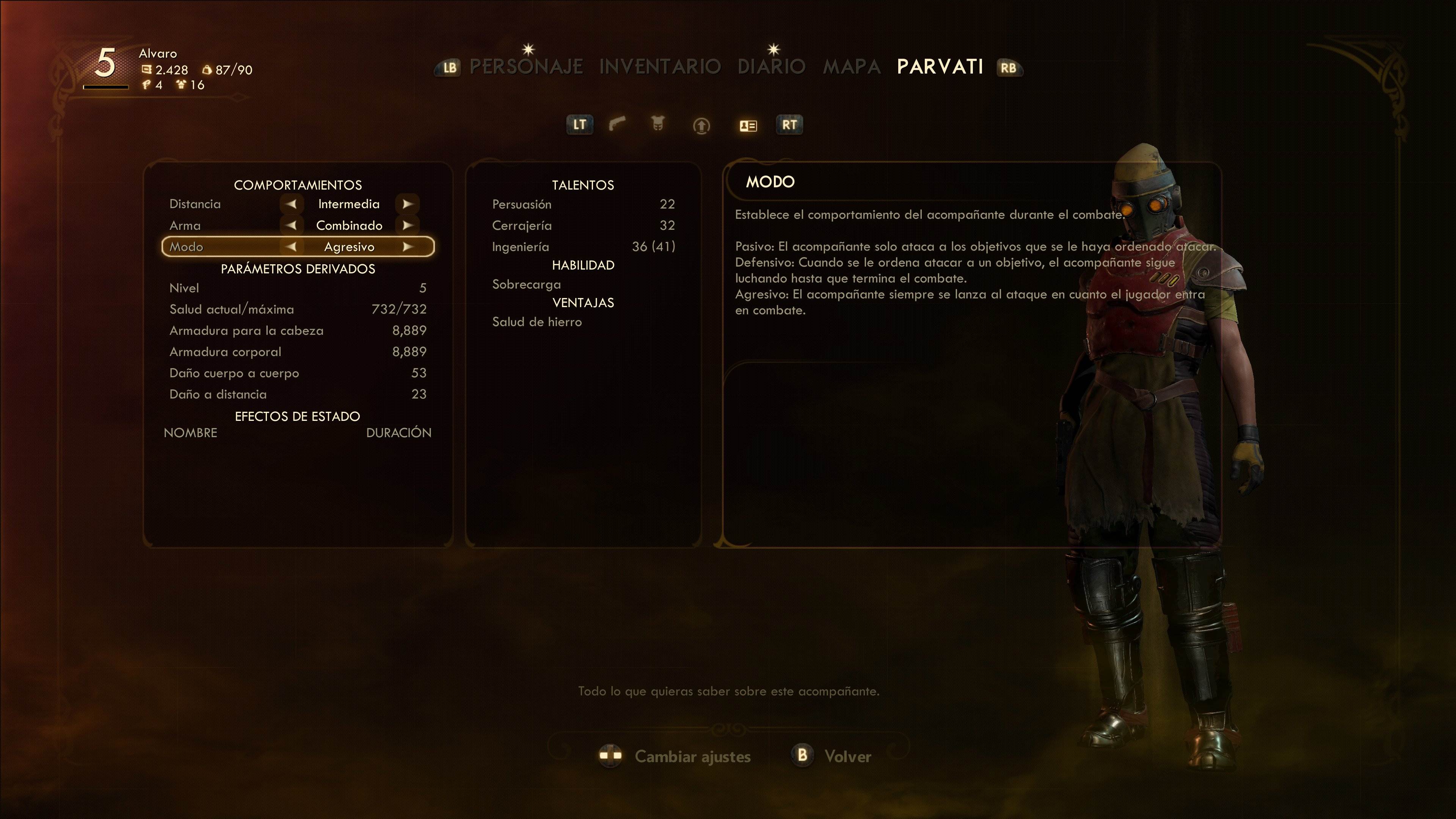Viewport: 1456px width, 819px height.
Task: Change Modo to previous behavior
Action: 291,247
